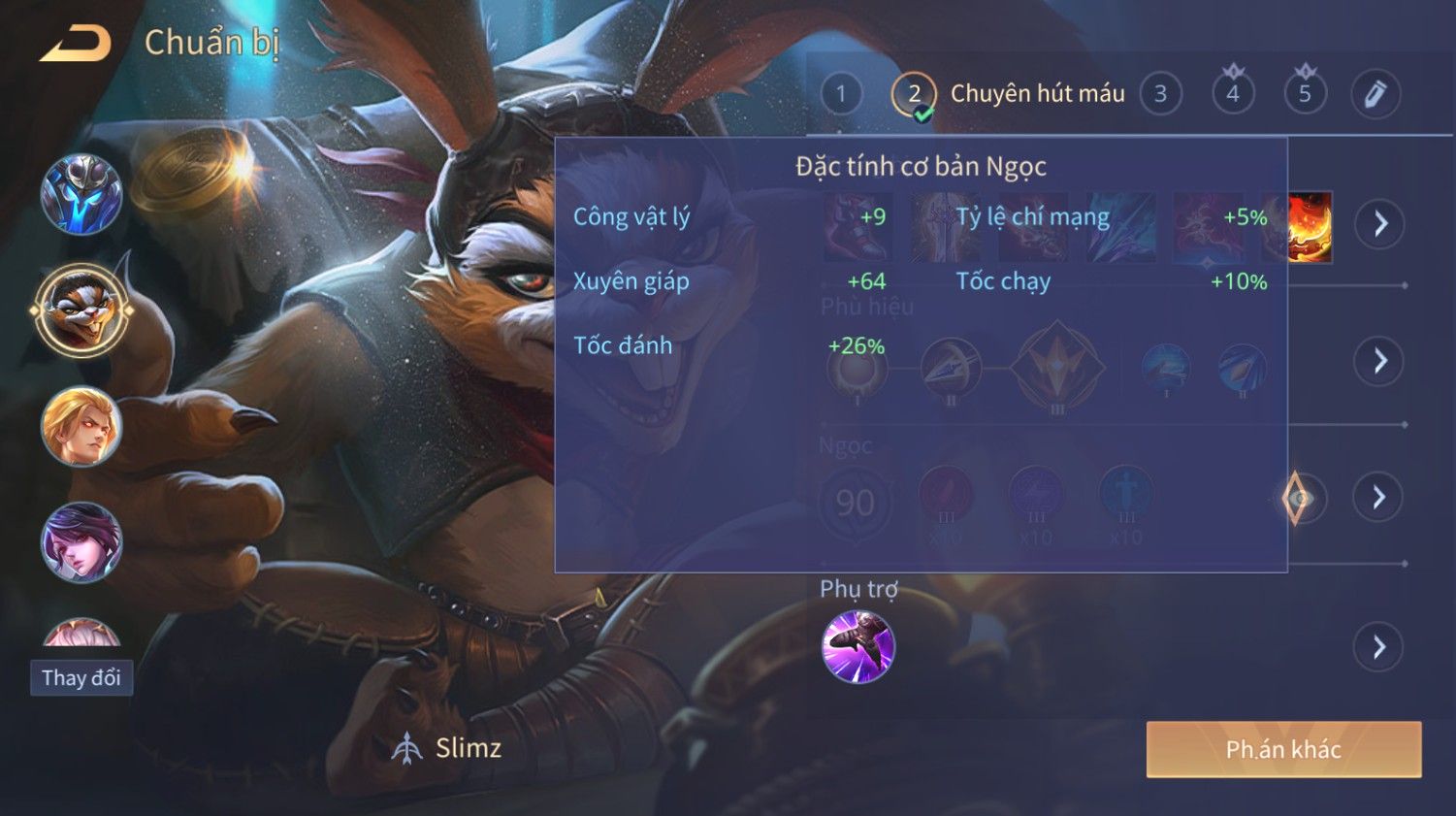This screenshot has width=1456, height=816.
Task: Expand the Ngọc section arrow
Action: tap(1379, 498)
